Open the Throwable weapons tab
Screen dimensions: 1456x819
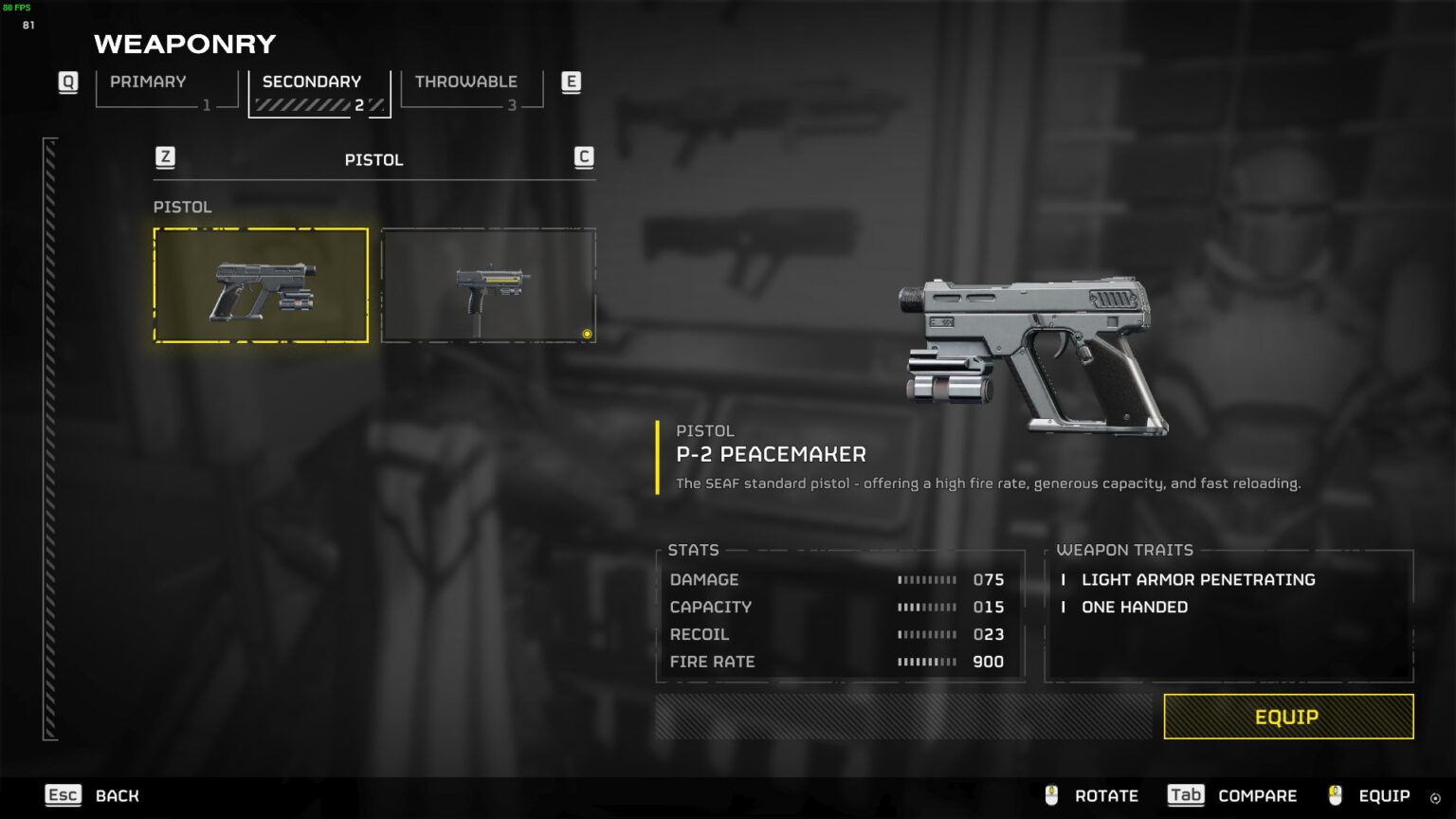(471, 90)
